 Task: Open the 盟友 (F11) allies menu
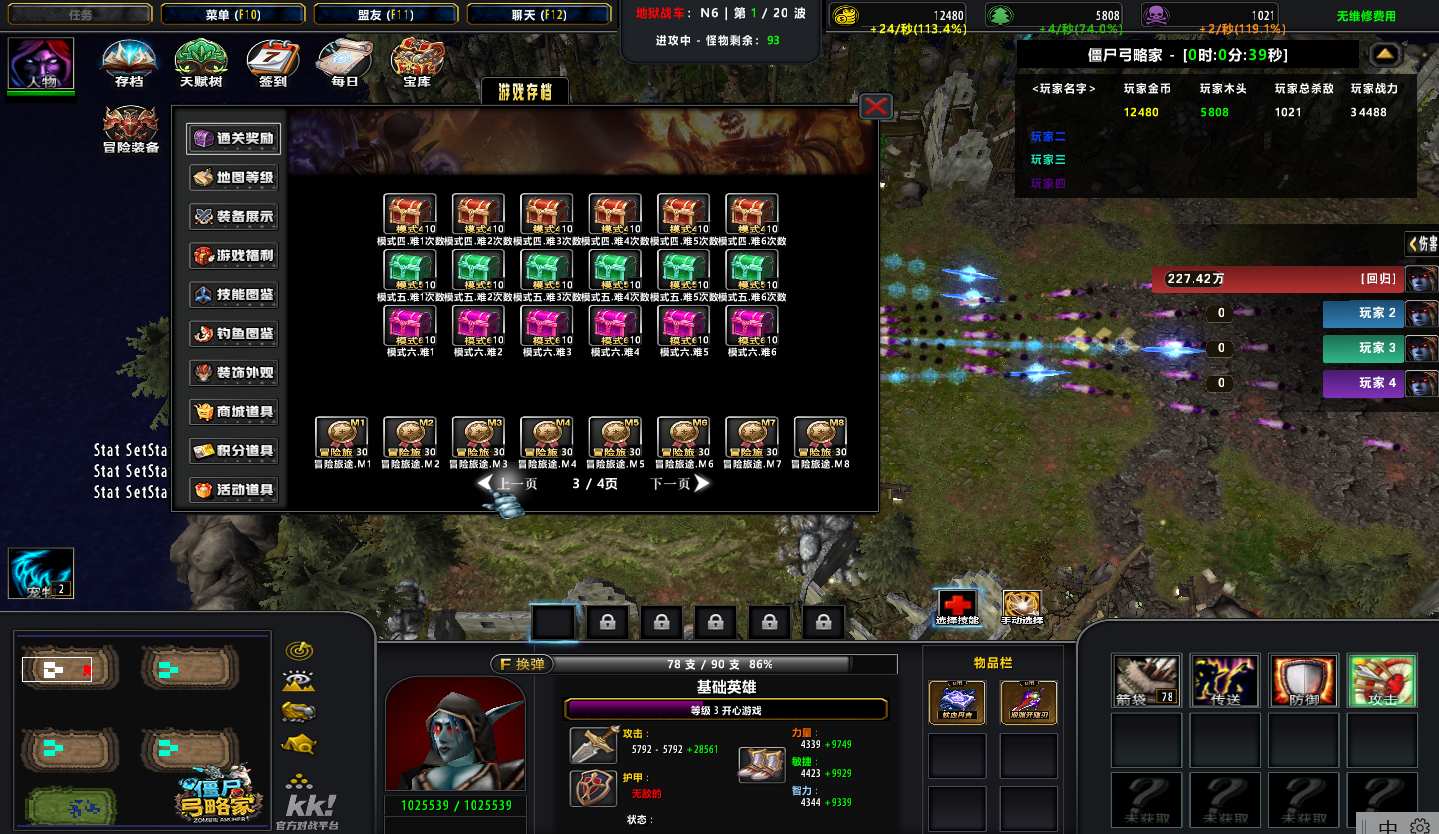tap(385, 14)
